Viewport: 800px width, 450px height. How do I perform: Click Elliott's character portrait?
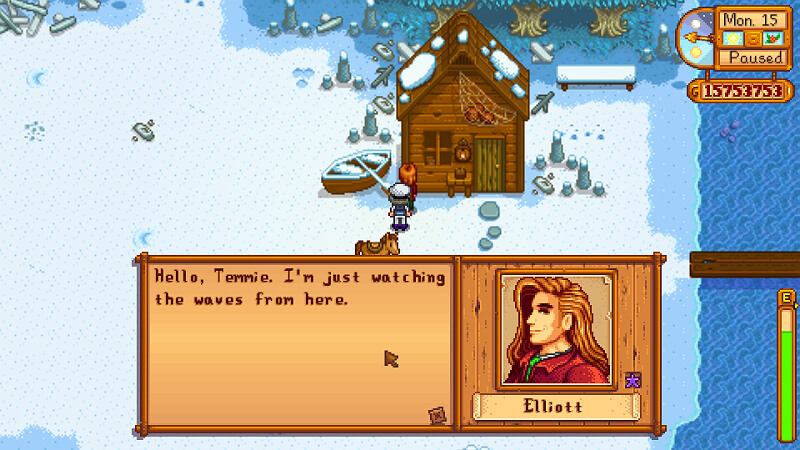pyautogui.click(x=555, y=328)
